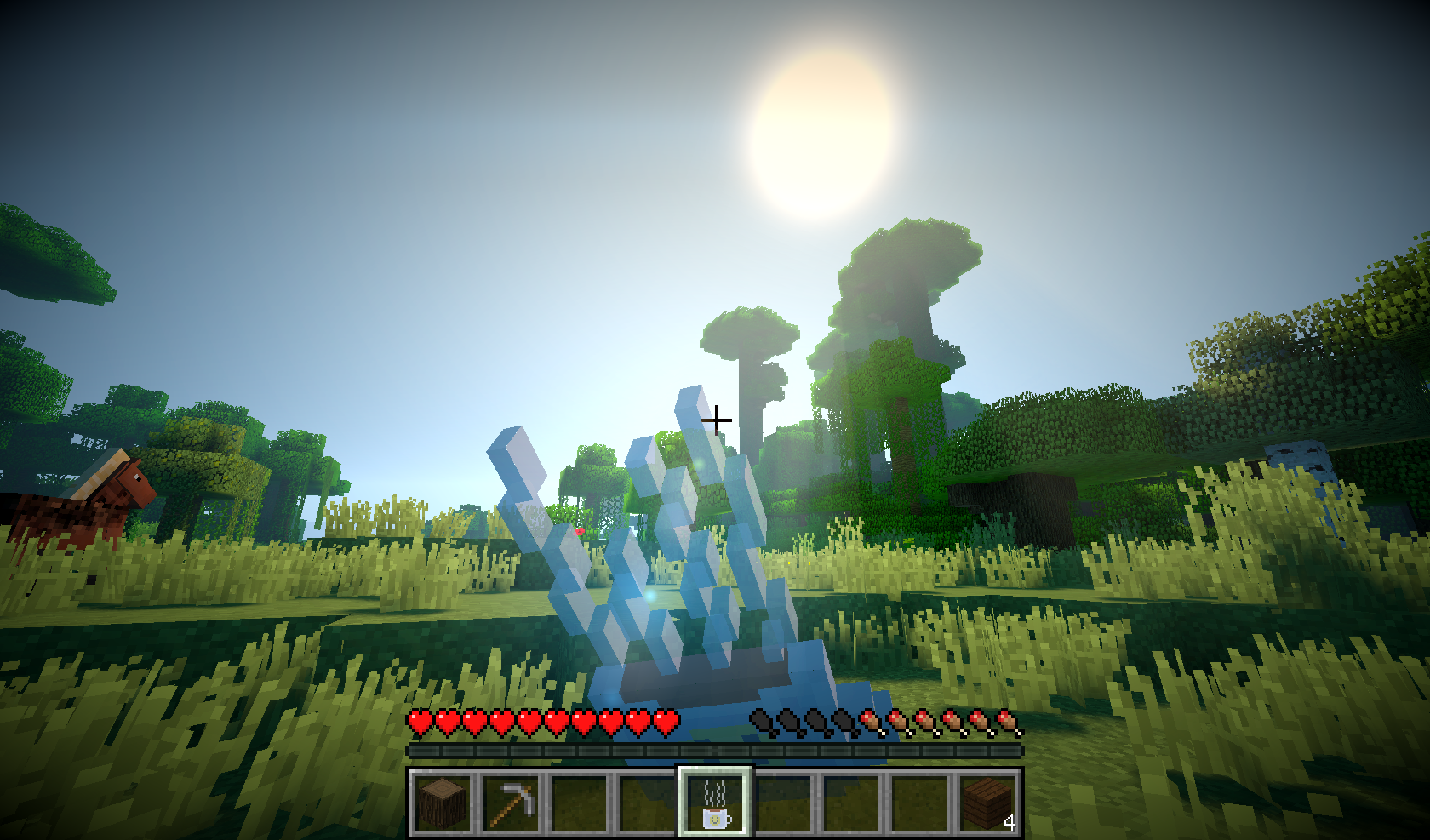
Task: Click the number 4 on the planks stack
Action: tap(1009, 823)
